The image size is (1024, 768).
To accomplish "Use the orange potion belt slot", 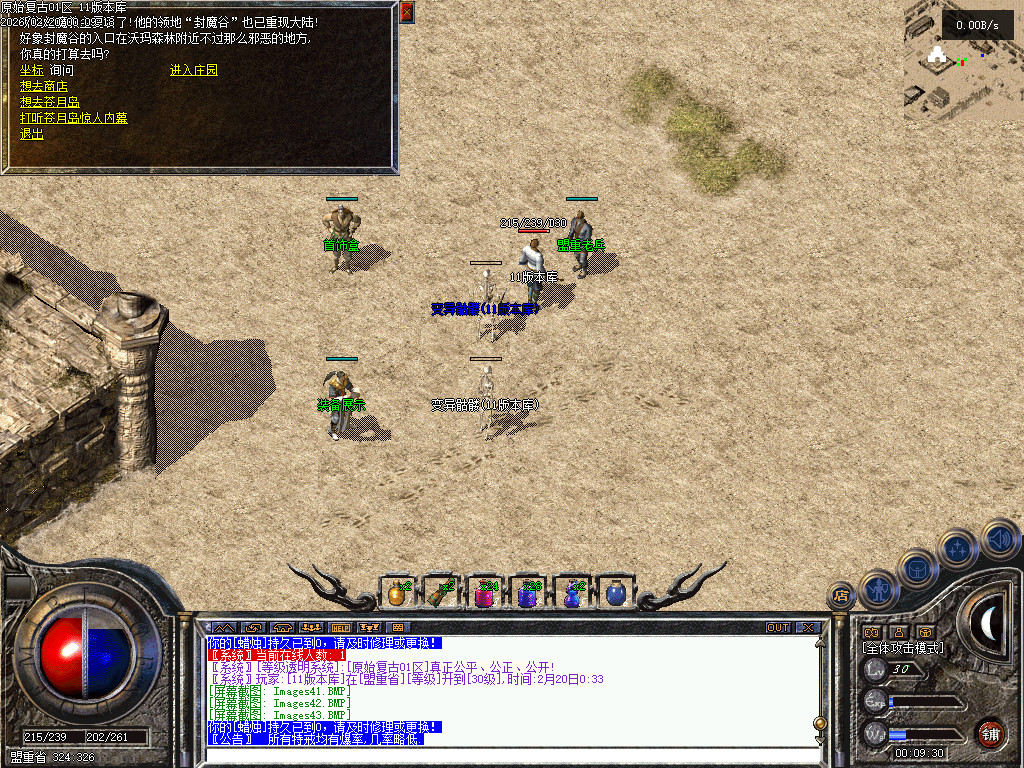I will (x=397, y=593).
